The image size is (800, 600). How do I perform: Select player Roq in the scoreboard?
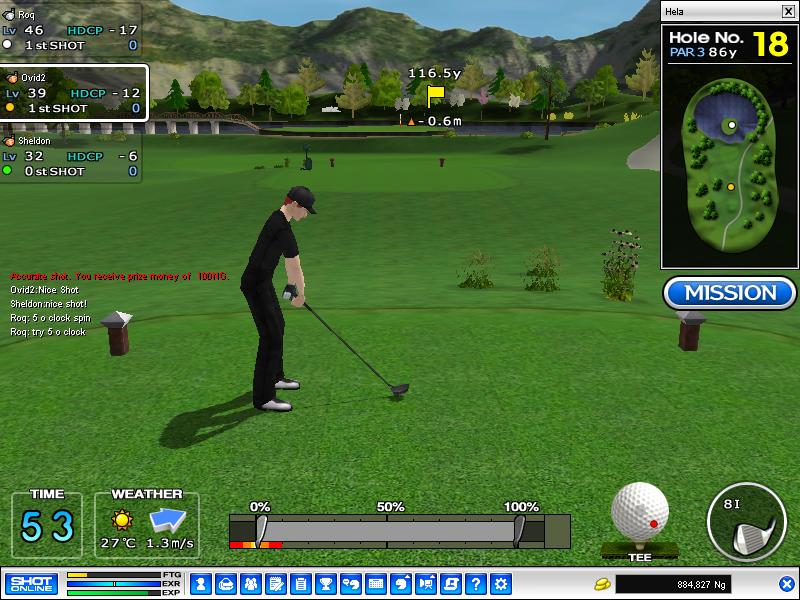[70, 30]
